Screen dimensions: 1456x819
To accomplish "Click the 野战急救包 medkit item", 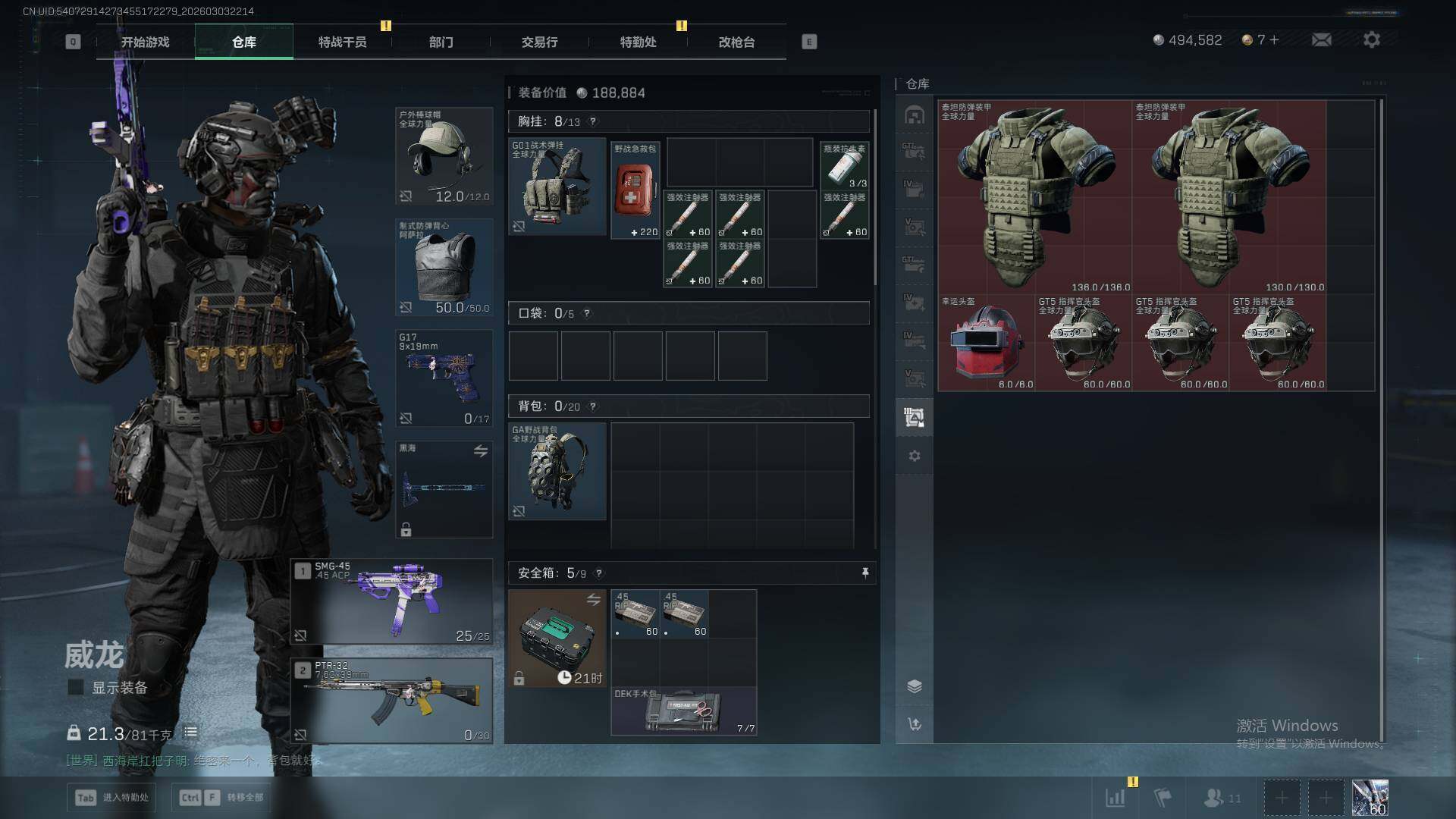I will pos(635,190).
